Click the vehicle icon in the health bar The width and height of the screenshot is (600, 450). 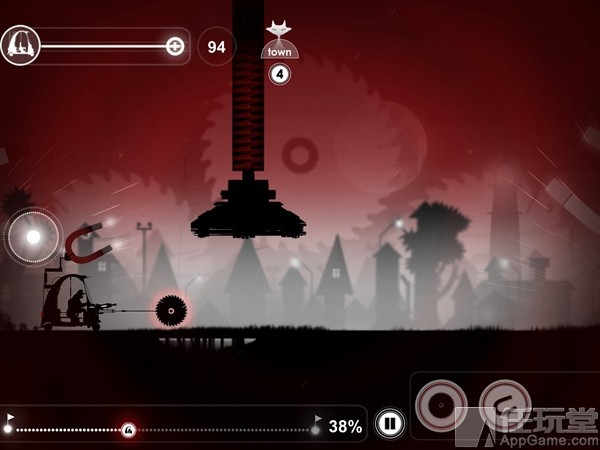pos(20,45)
